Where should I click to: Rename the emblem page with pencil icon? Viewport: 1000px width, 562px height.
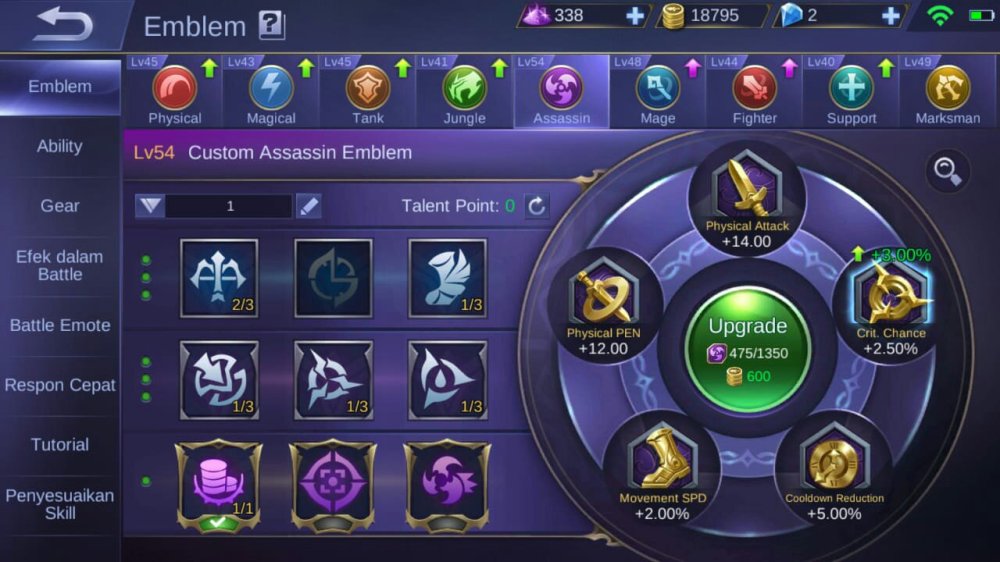click(309, 206)
